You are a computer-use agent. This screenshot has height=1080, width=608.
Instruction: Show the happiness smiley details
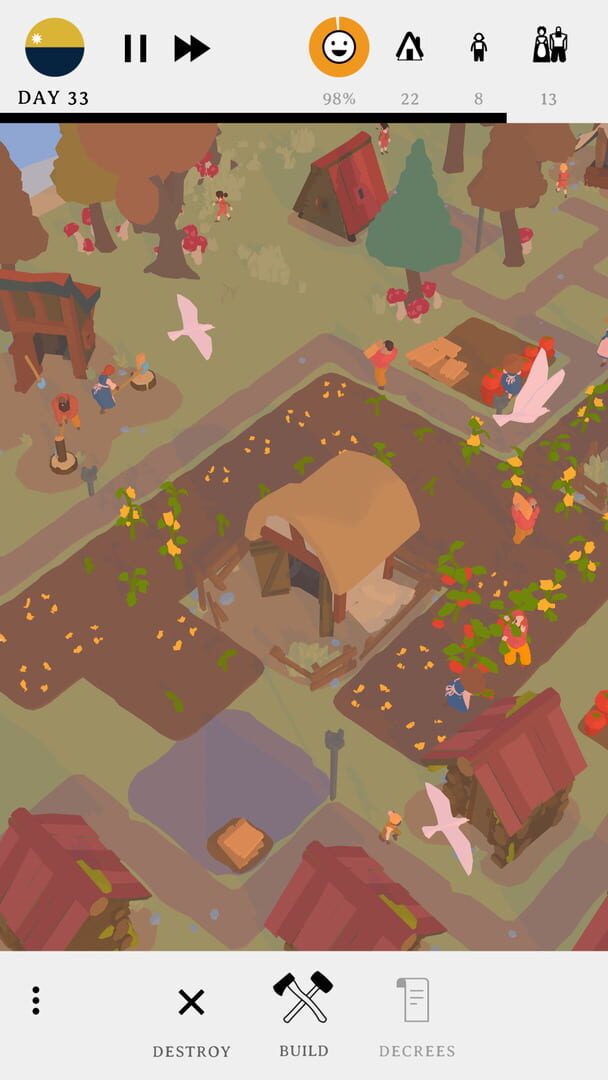point(339,47)
